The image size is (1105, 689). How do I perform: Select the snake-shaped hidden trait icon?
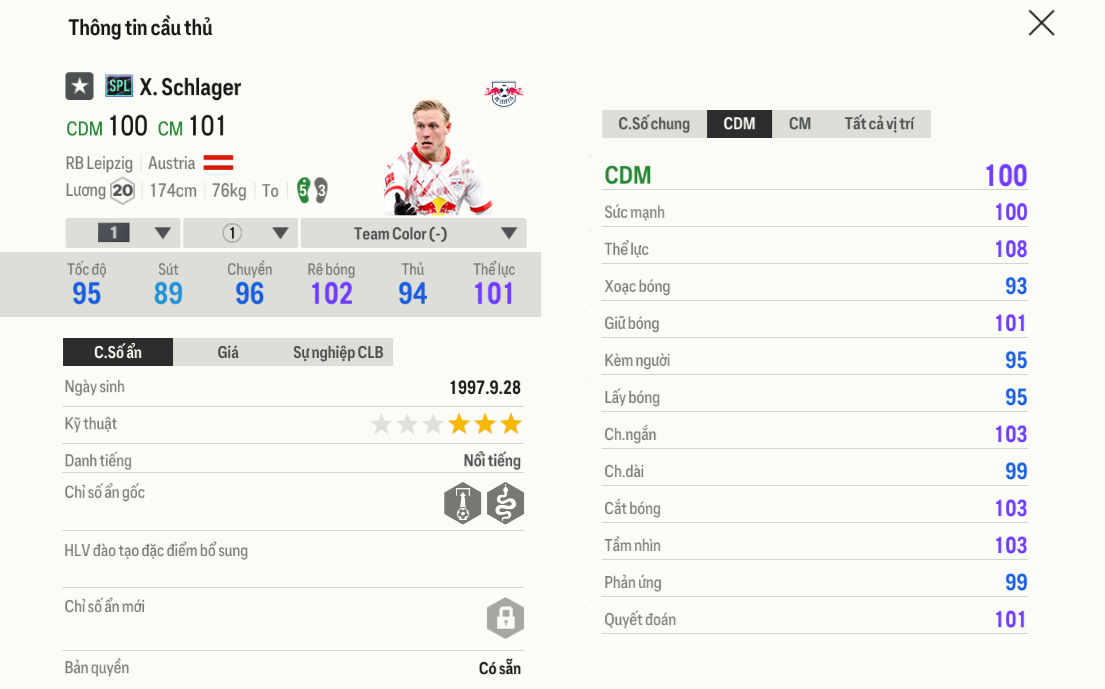505,503
